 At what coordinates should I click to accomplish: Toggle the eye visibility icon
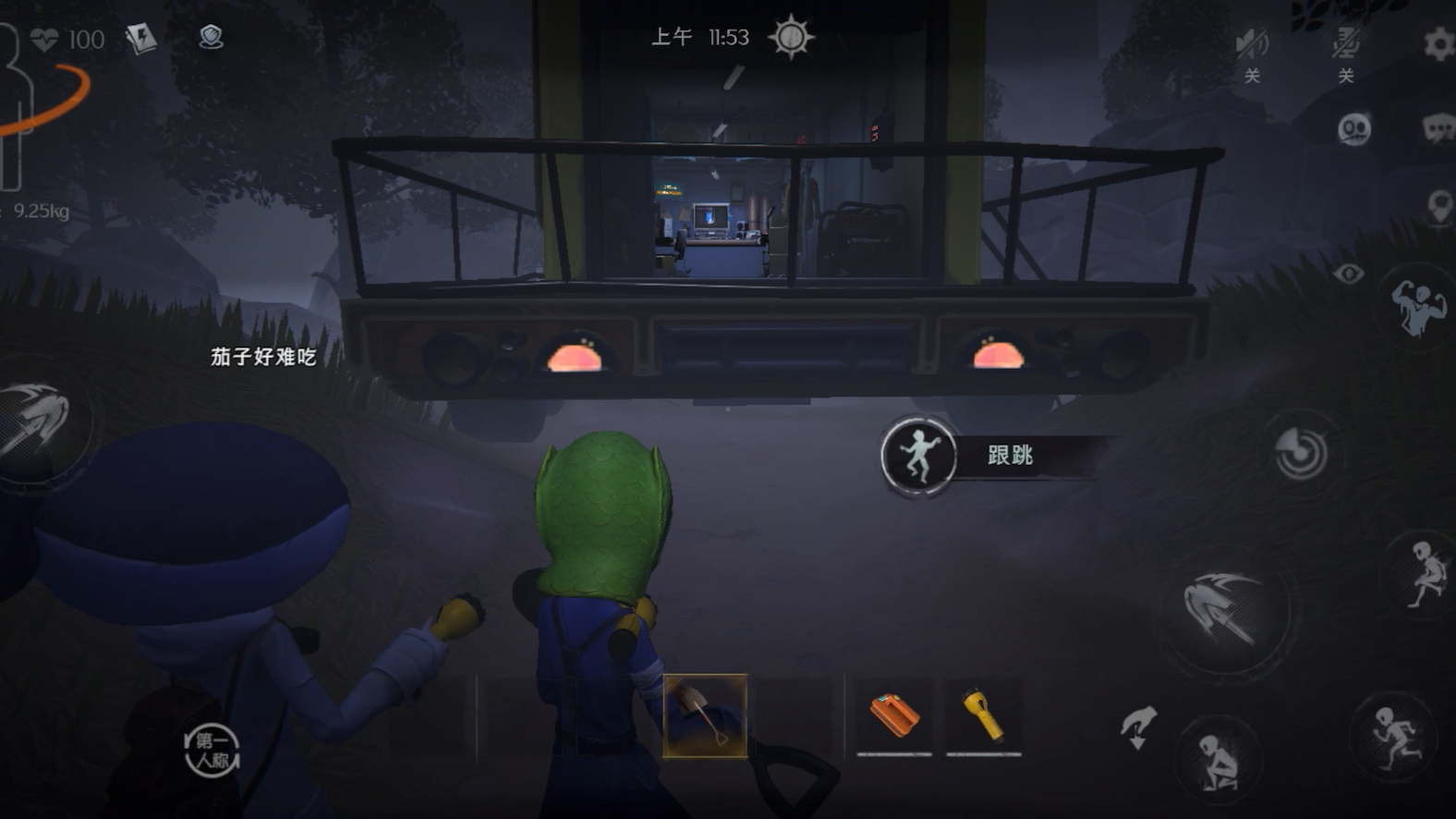(1348, 274)
